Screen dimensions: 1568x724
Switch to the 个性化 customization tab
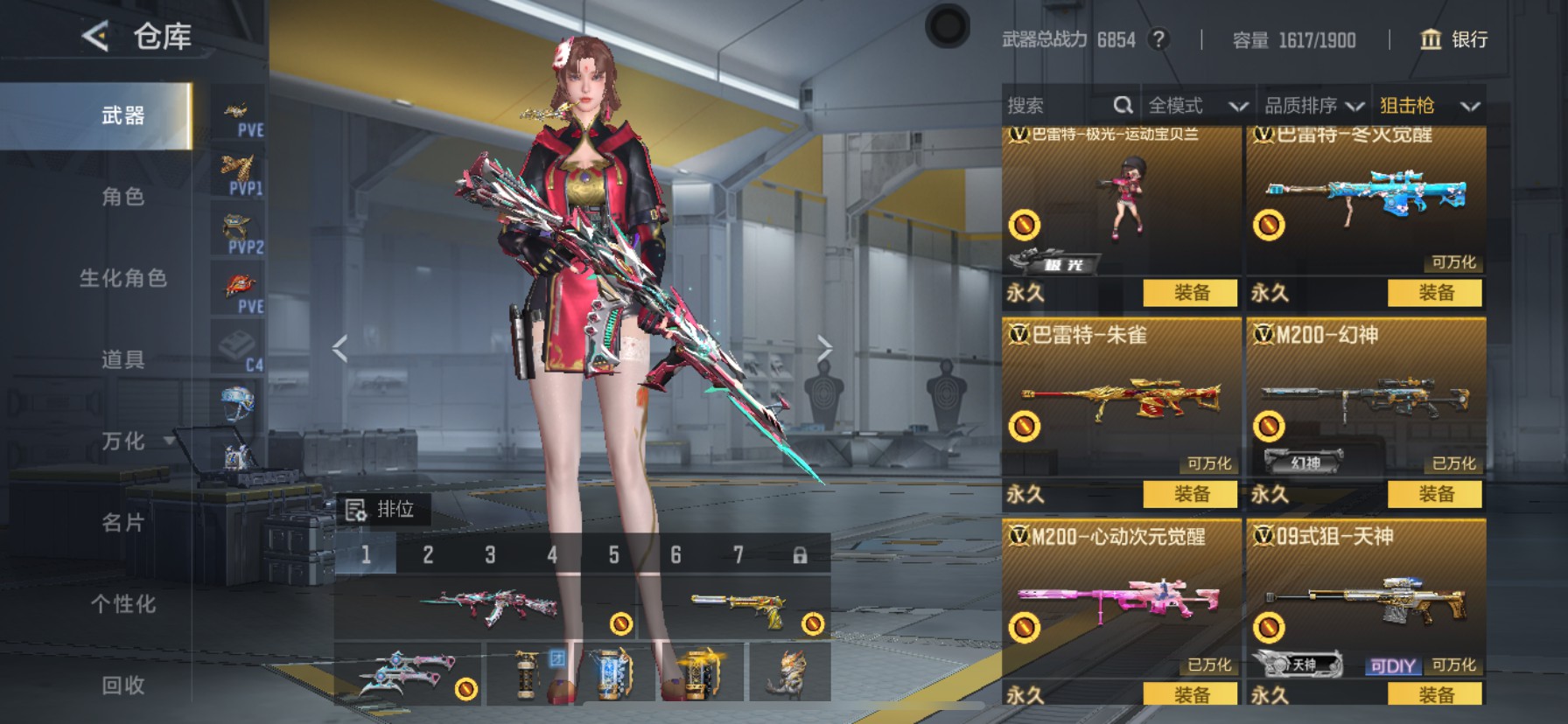[x=122, y=604]
